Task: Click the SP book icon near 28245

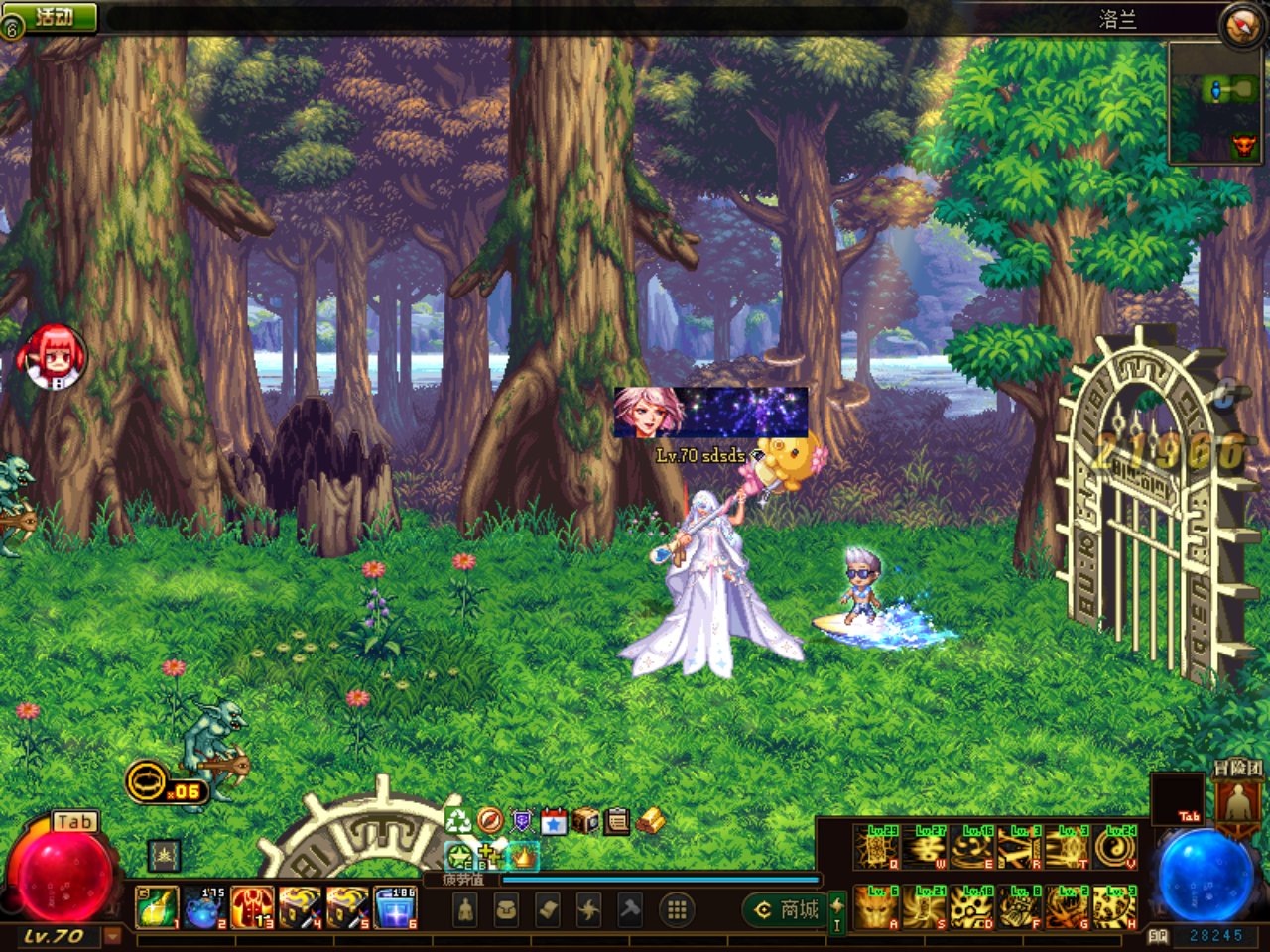Action: [1158, 936]
